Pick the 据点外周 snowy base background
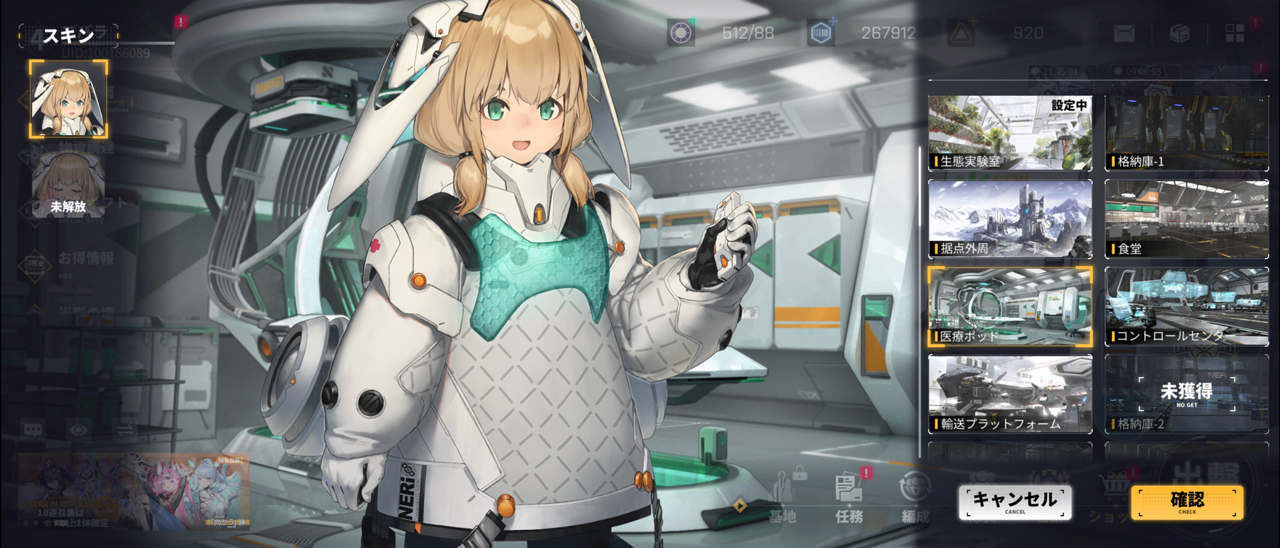Viewport: 1280px width, 548px height. click(1010, 219)
